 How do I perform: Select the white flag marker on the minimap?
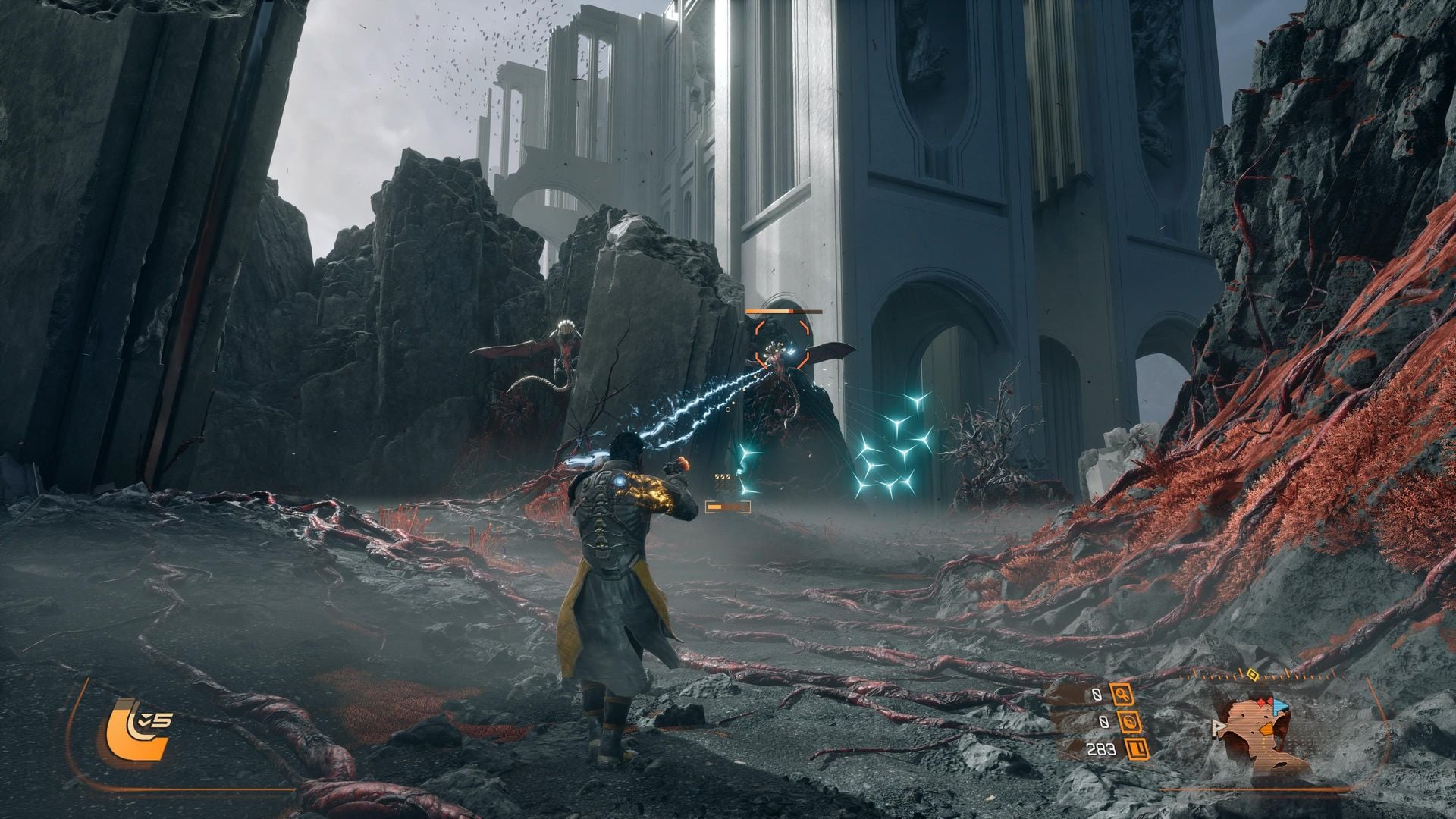tap(1219, 729)
